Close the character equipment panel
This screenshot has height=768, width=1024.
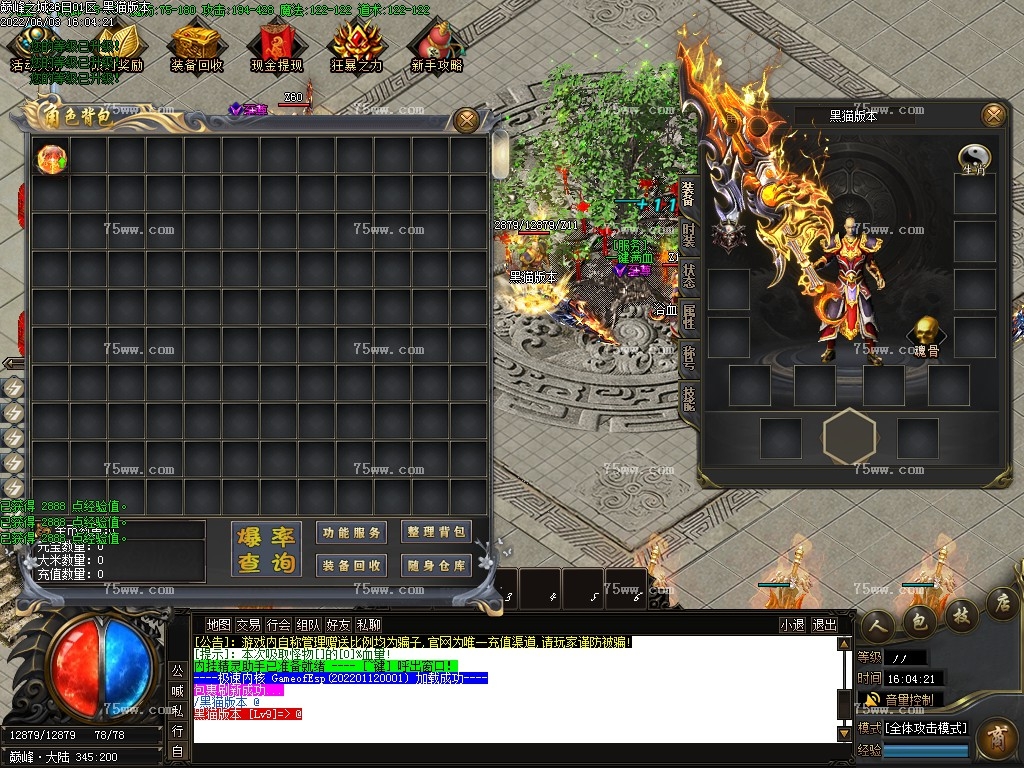(x=993, y=115)
